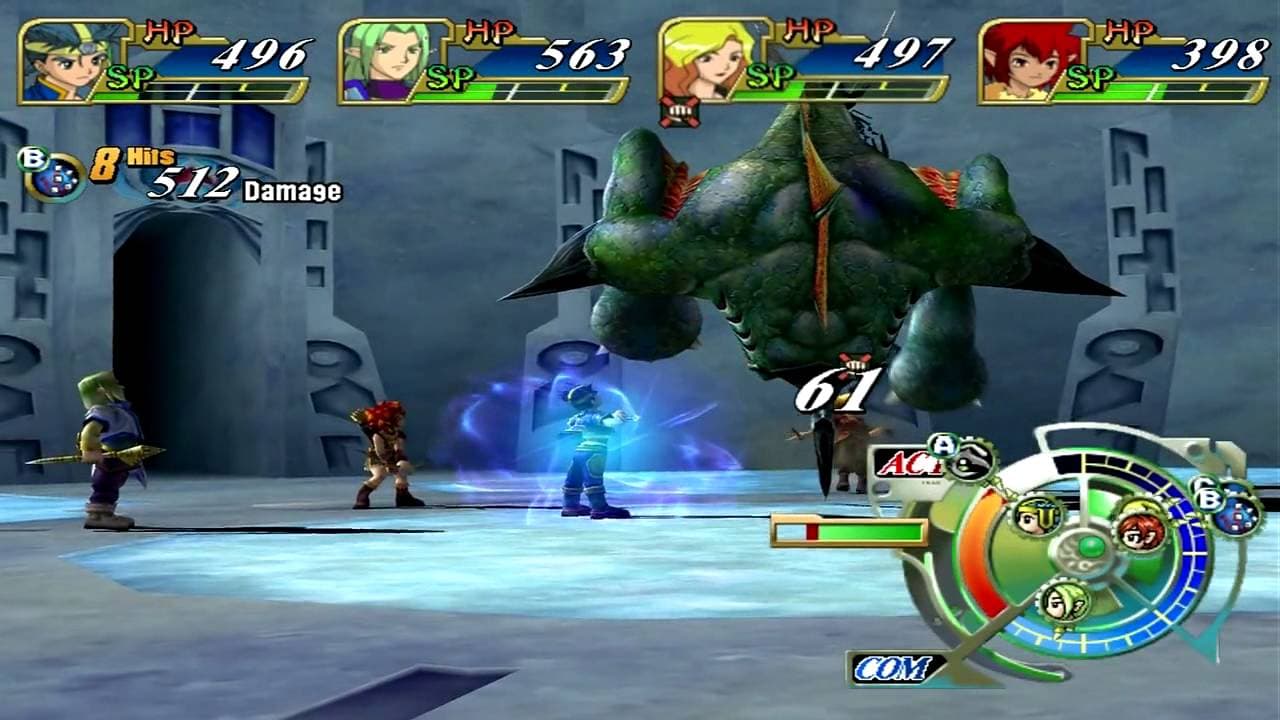The width and height of the screenshot is (1280, 720).
Task: Select the helmeted hero's icon on the IP wheel
Action: [x=1035, y=516]
